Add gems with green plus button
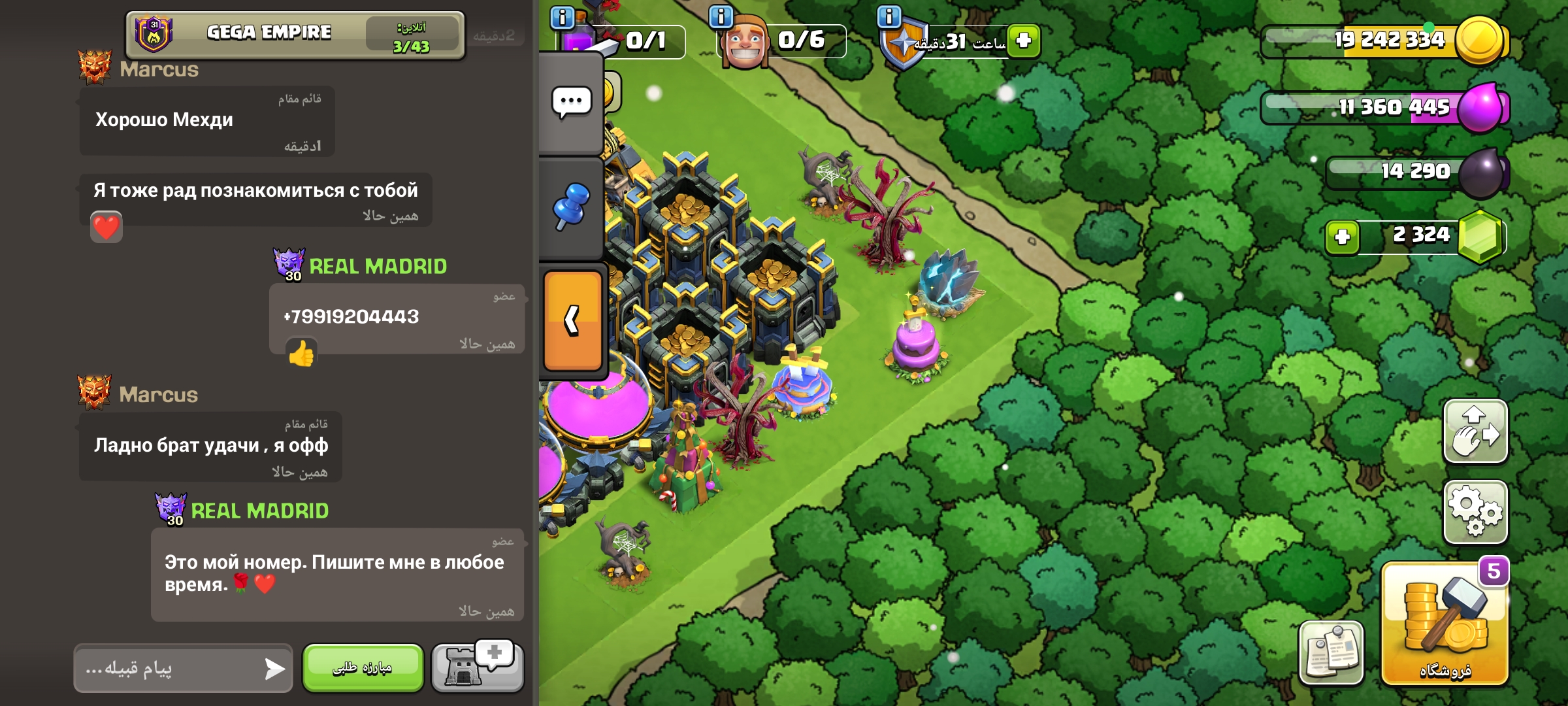Image resolution: width=1568 pixels, height=706 pixels. (1342, 237)
